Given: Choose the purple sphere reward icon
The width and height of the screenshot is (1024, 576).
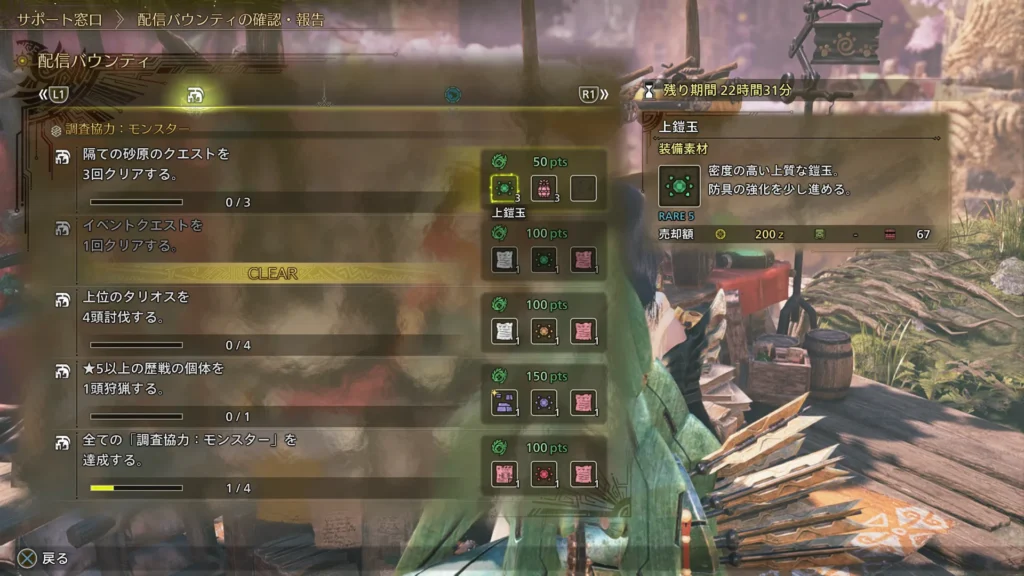Looking at the screenshot, I should coord(543,402).
